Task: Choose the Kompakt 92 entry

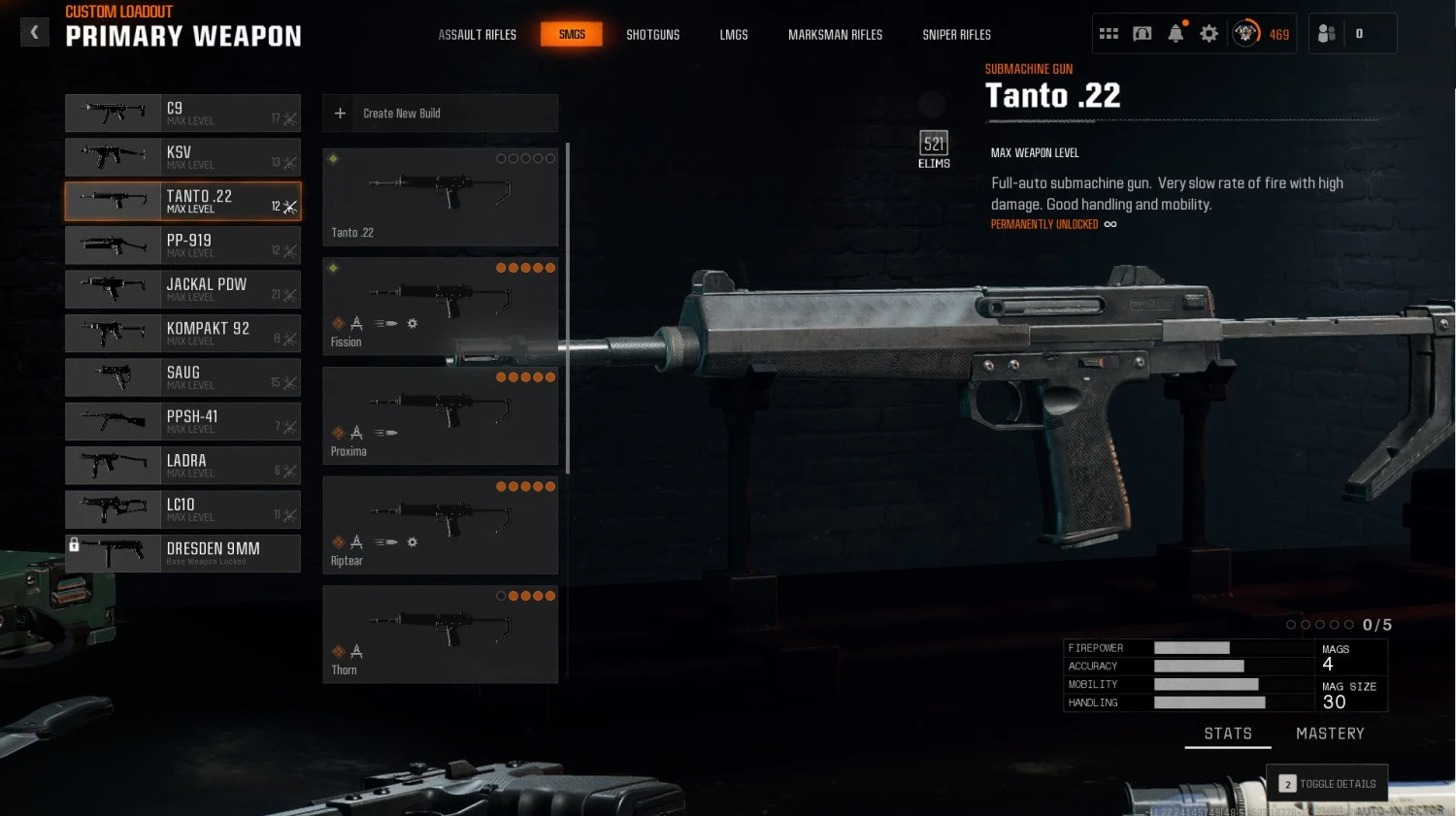Action: click(x=182, y=334)
